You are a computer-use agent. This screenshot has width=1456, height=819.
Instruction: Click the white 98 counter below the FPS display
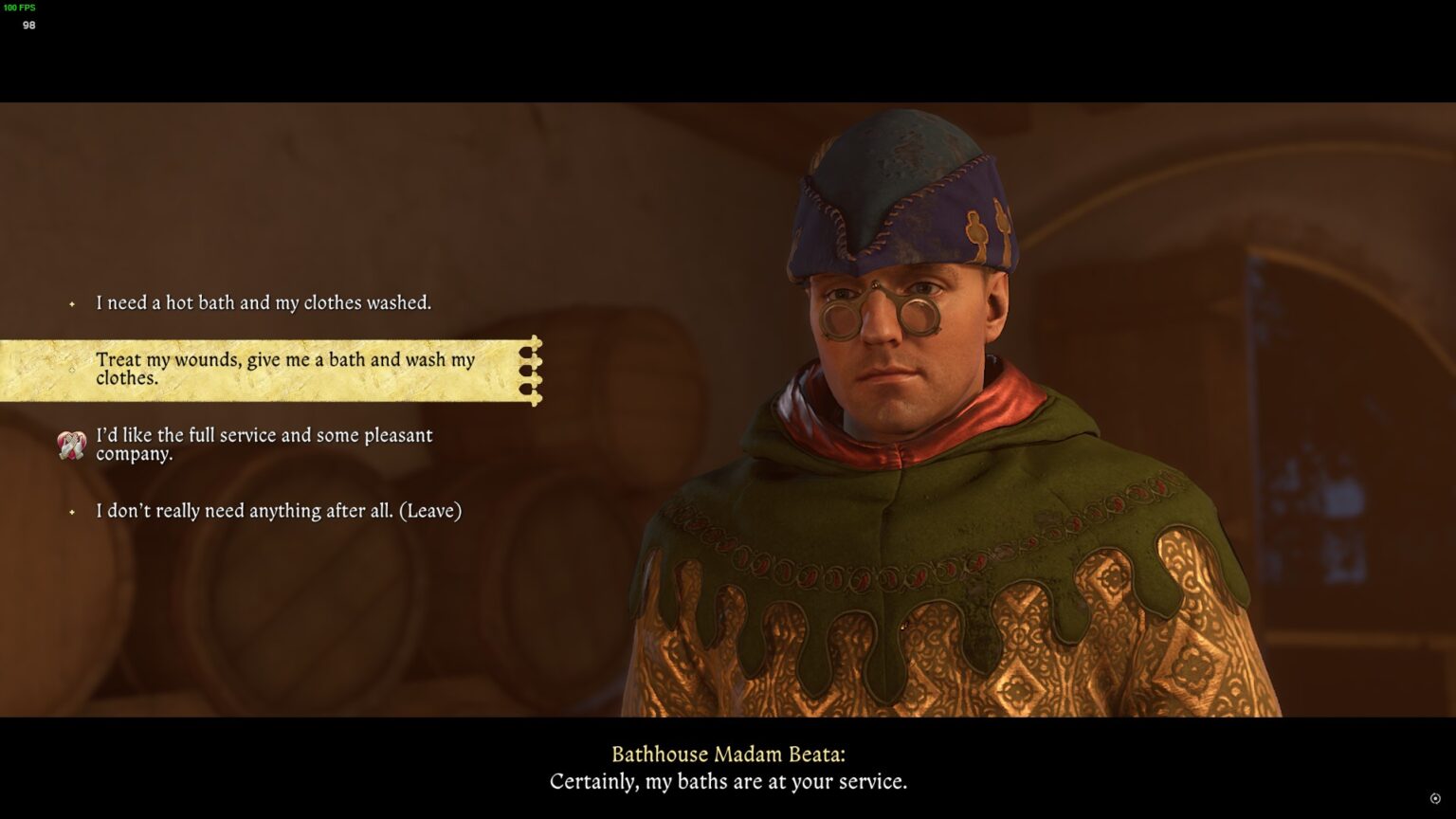click(29, 26)
